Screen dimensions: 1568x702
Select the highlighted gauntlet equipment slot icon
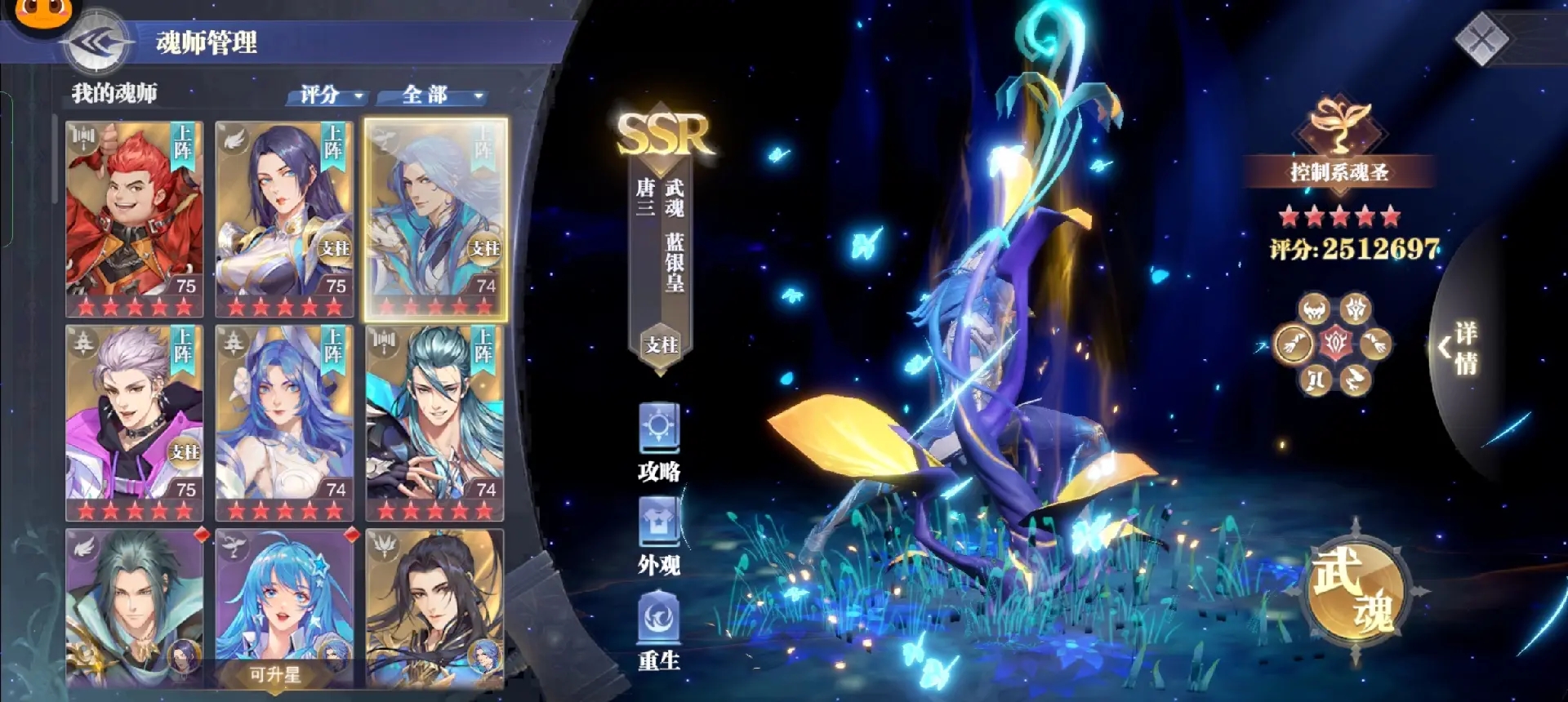pos(1294,343)
